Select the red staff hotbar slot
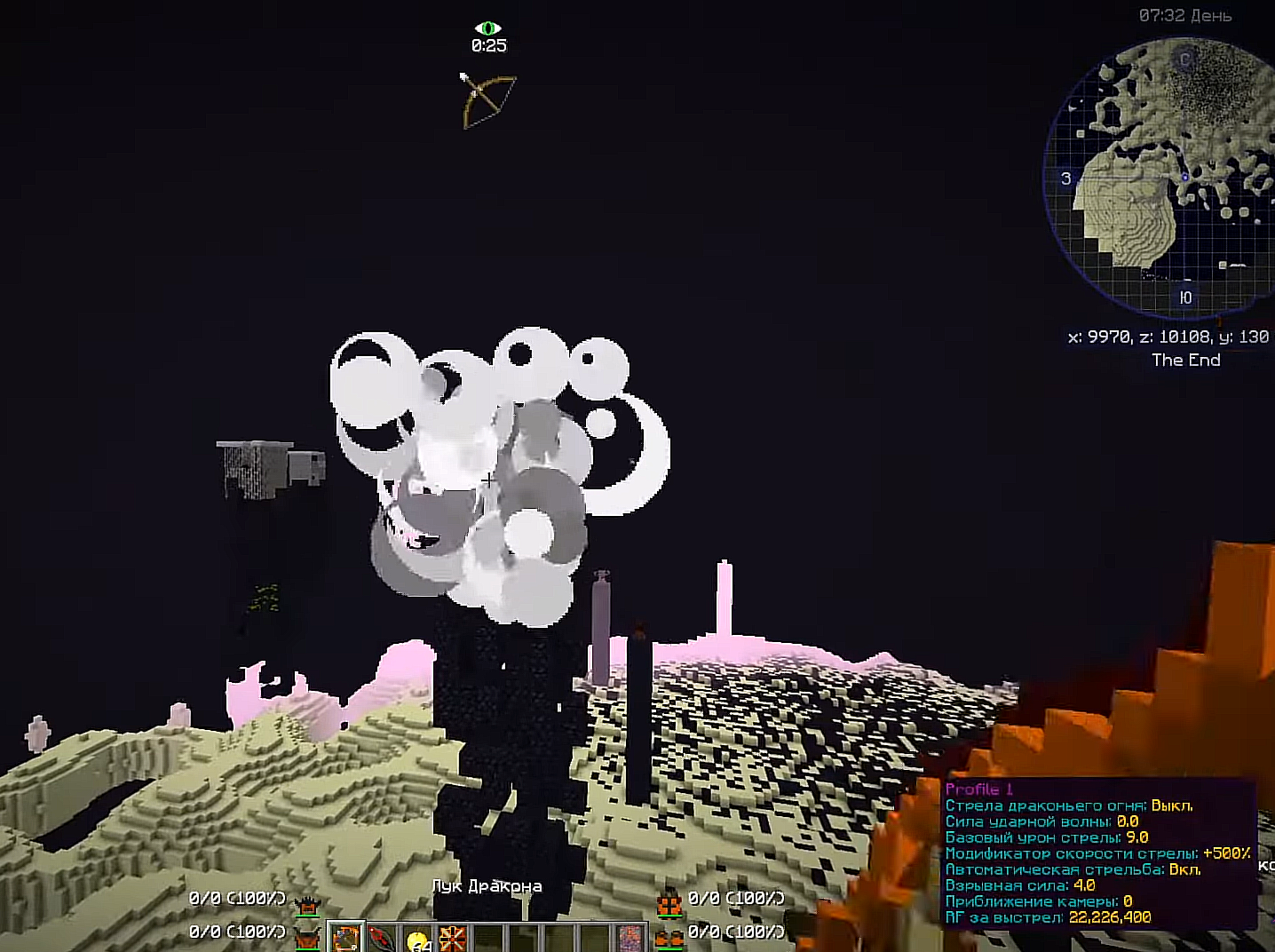Screen dimensions: 1275x952 (x=382, y=939)
